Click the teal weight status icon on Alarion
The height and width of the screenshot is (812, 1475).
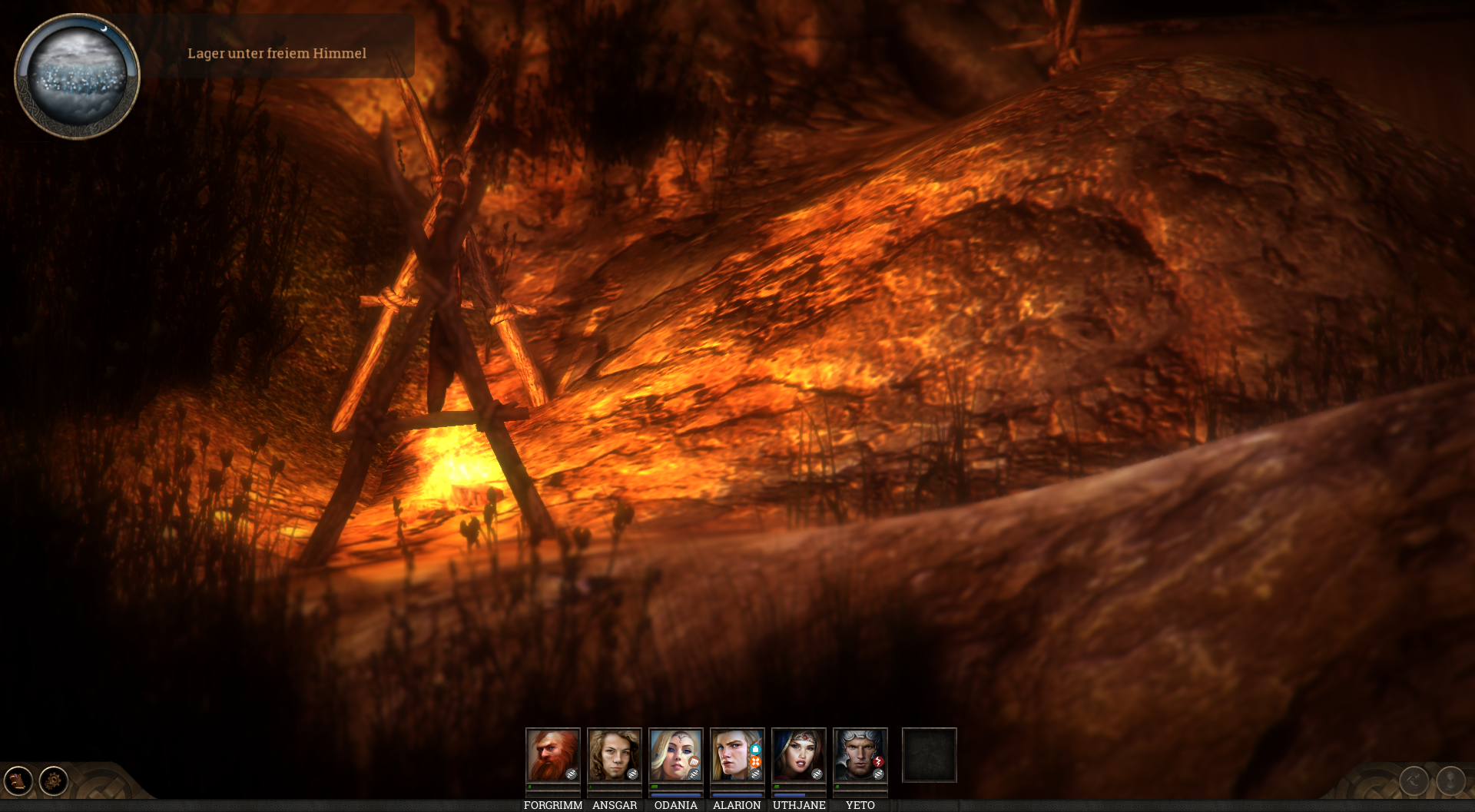(755, 749)
